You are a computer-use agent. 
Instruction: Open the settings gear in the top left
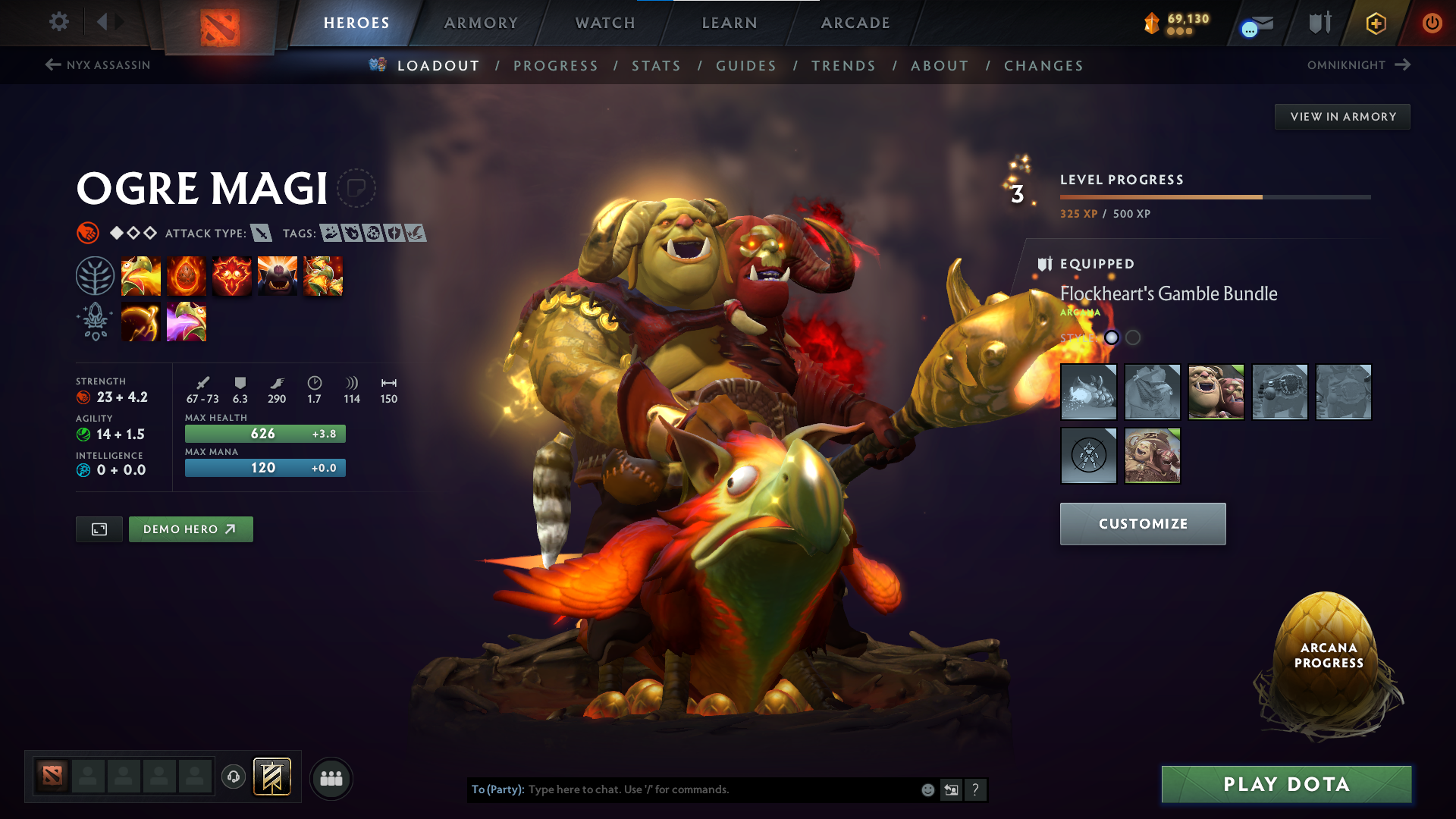click(58, 22)
